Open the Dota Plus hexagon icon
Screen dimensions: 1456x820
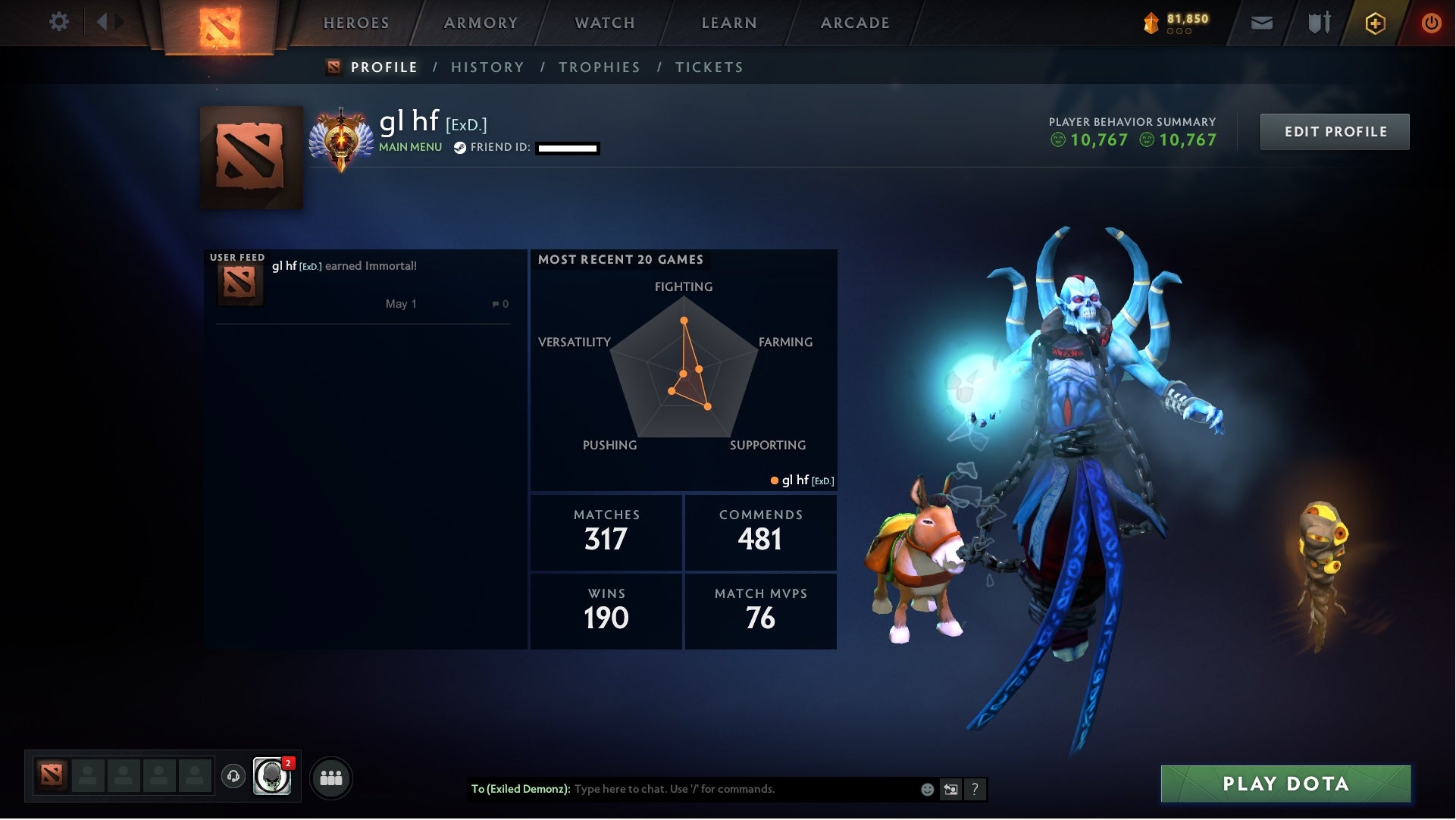pos(1377,23)
